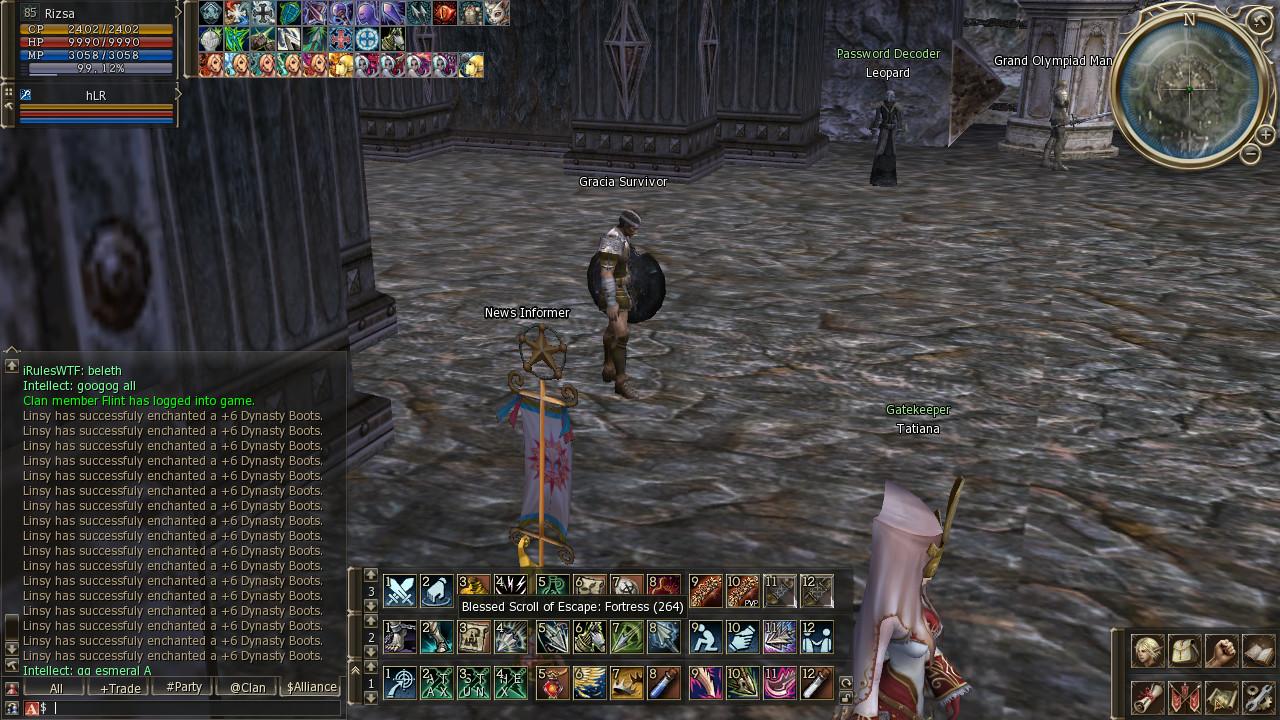The width and height of the screenshot is (1280, 720).
Task: Open the clan red banners icon
Action: click(1184, 697)
